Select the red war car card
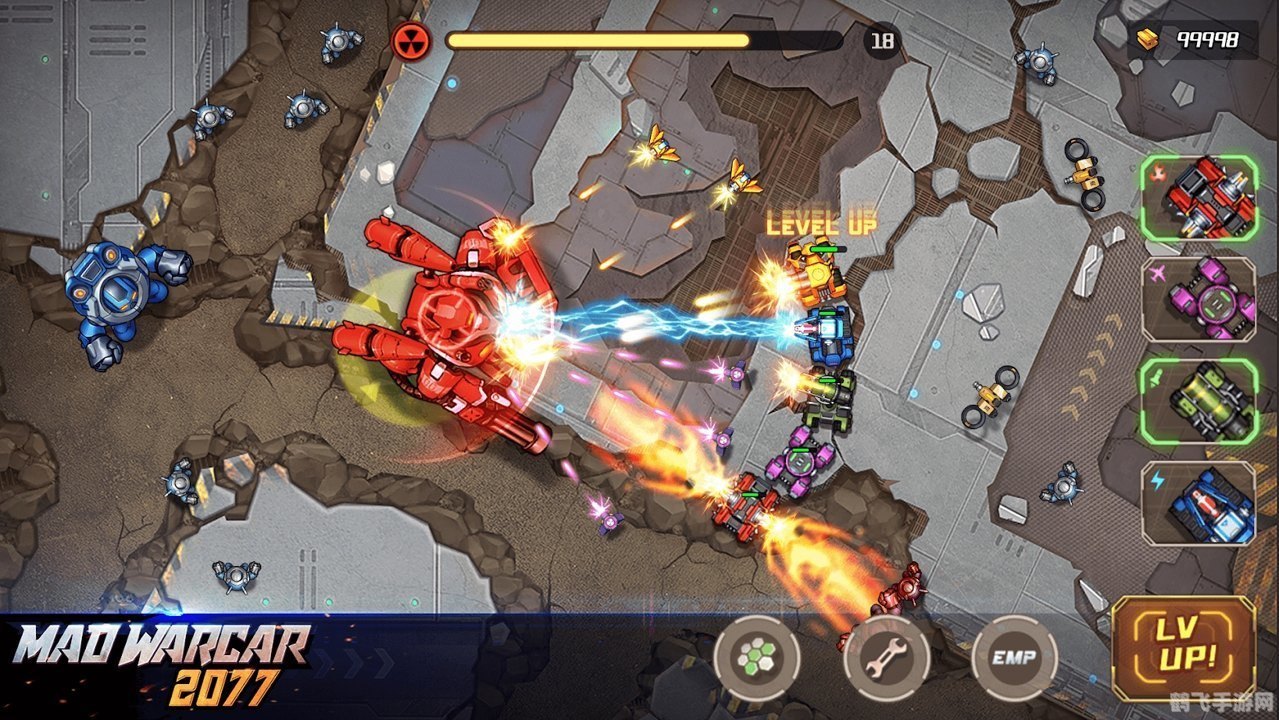1279x720 pixels. (x=1198, y=197)
